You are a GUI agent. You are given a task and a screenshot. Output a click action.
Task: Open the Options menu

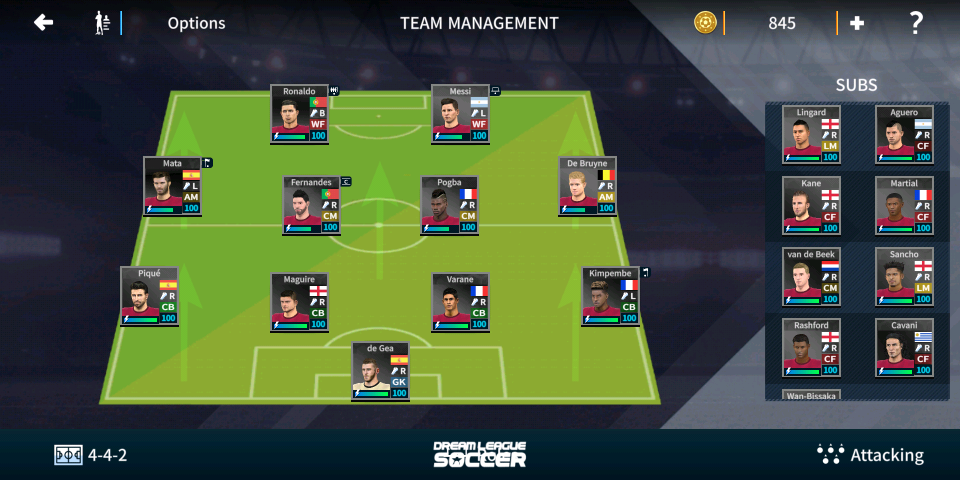[x=196, y=23]
